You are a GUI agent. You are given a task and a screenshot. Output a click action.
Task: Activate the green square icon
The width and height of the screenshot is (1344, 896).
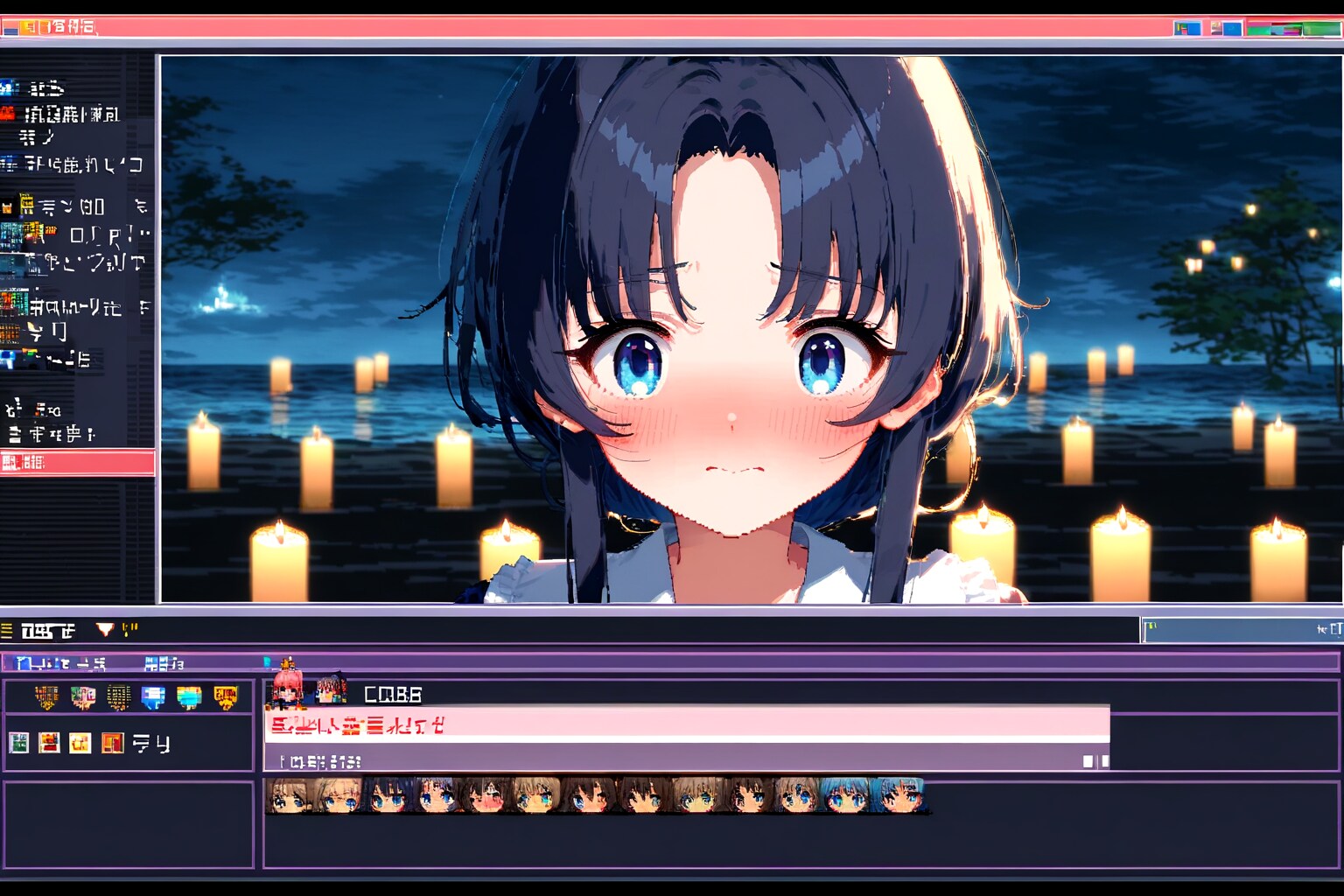(18, 743)
